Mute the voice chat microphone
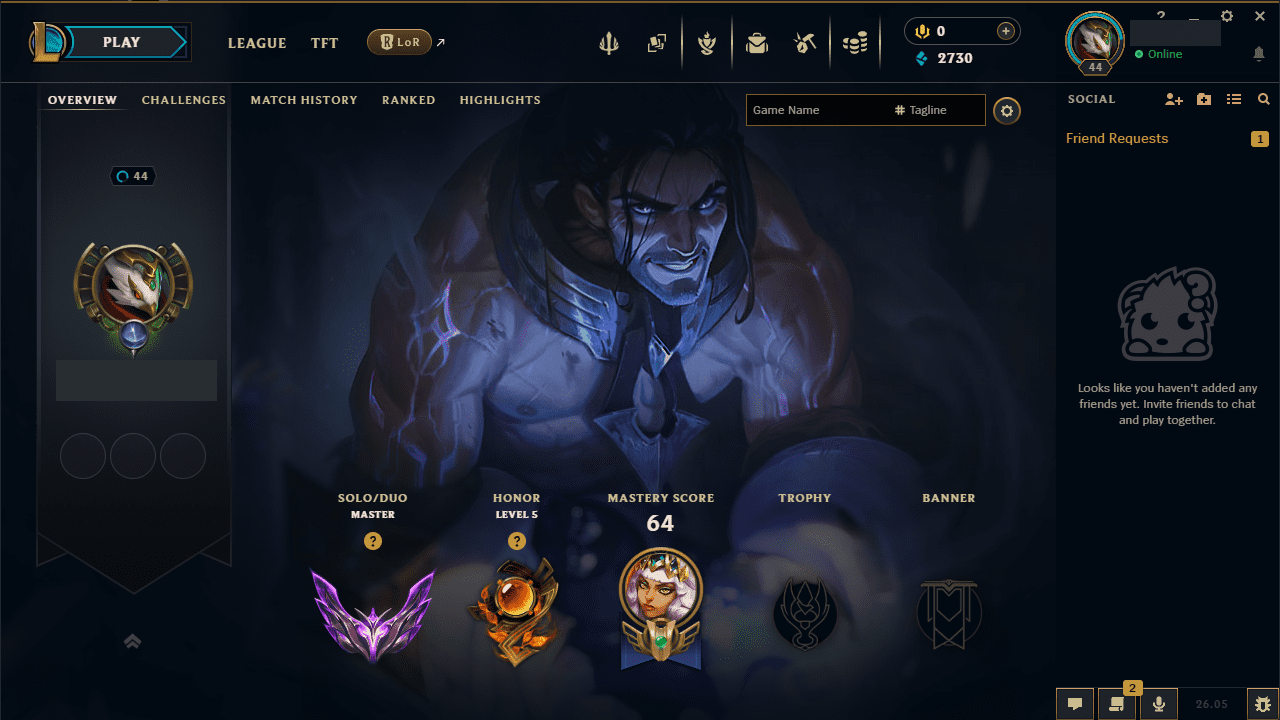The height and width of the screenshot is (720, 1280). coord(1159,703)
